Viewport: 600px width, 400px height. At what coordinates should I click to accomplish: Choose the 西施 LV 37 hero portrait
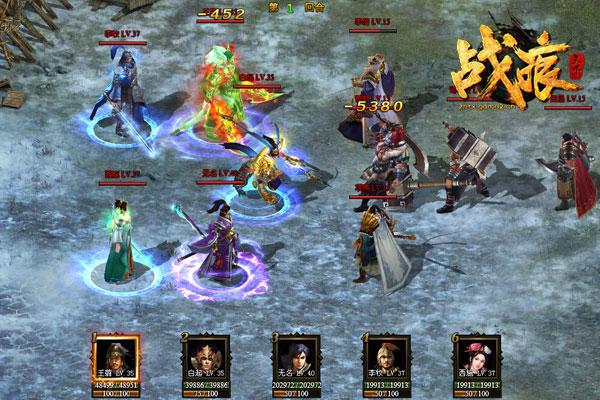[x=476, y=355]
